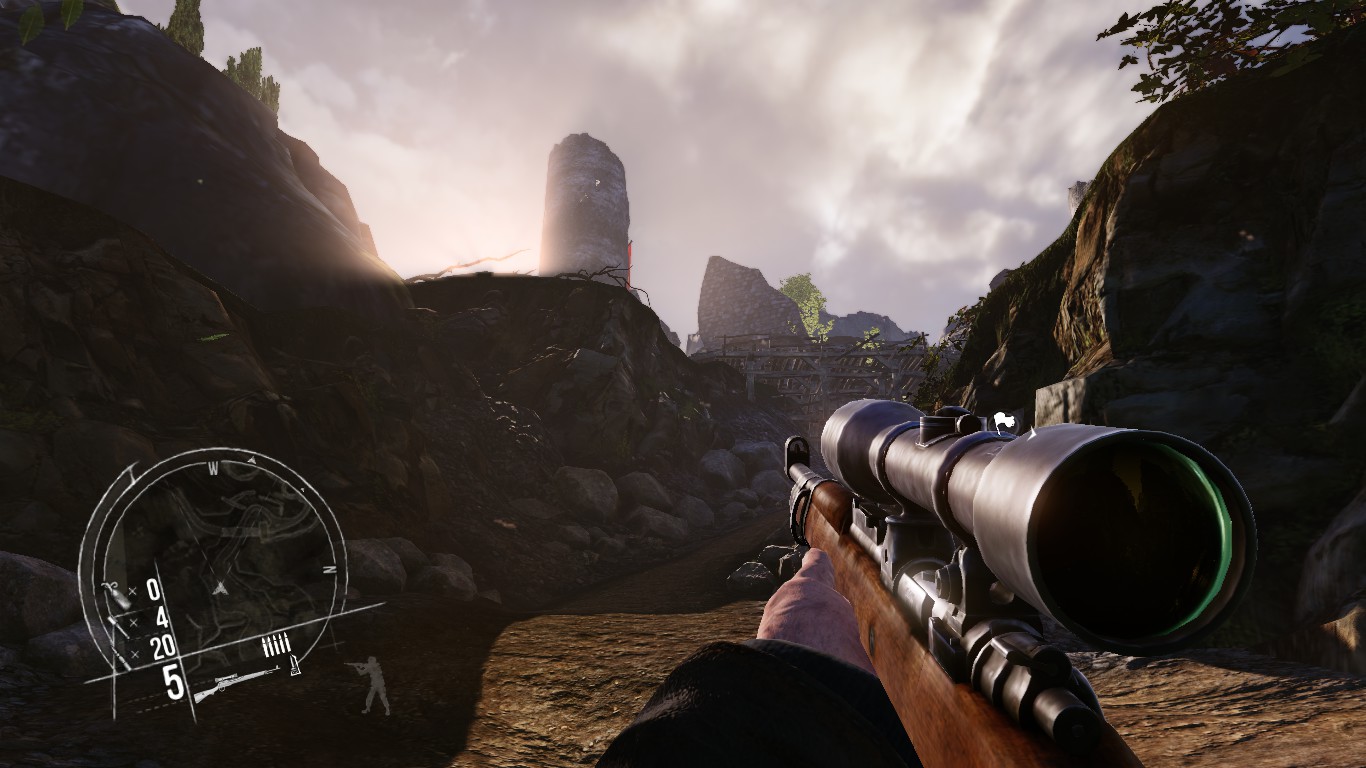Select the player arrow in the minimap center
Screen dimensions: 1366x768
tap(219, 588)
